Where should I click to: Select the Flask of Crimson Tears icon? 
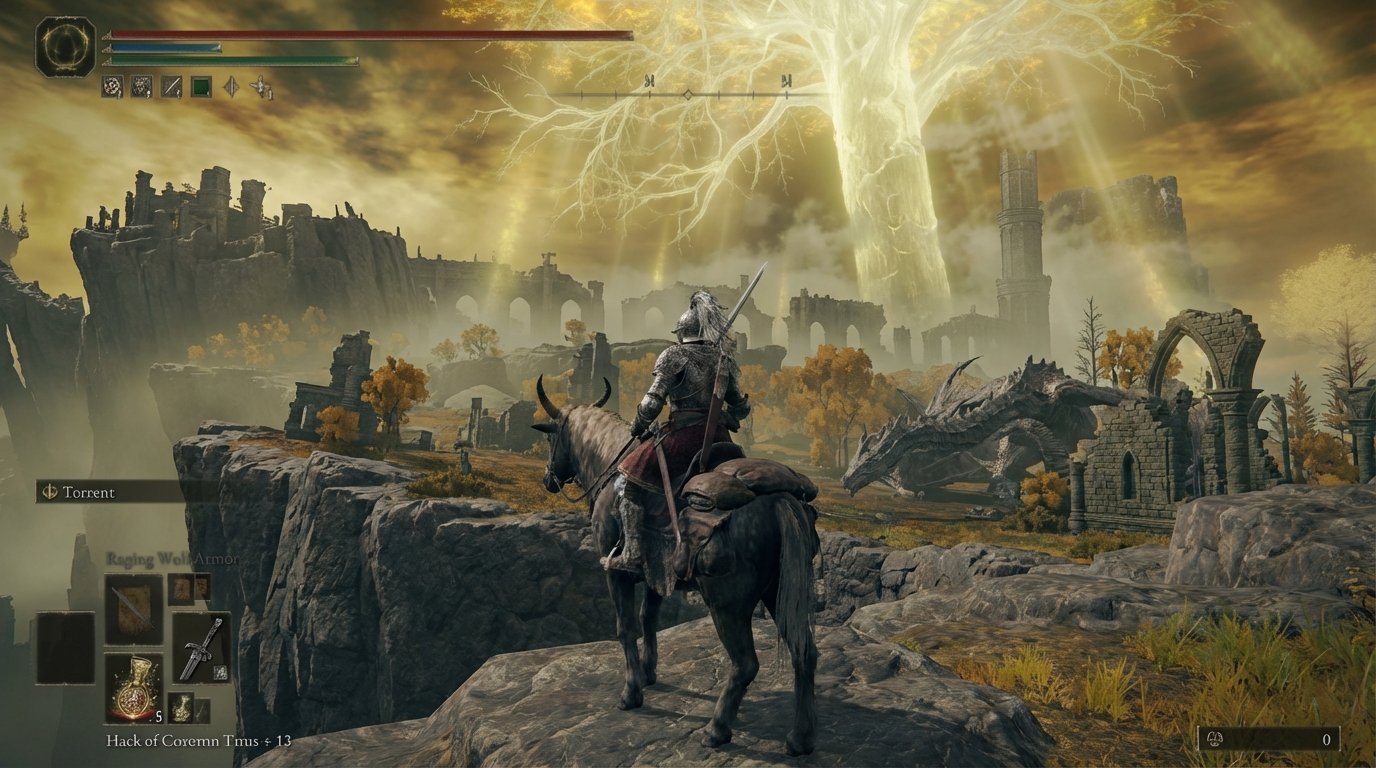tap(134, 687)
